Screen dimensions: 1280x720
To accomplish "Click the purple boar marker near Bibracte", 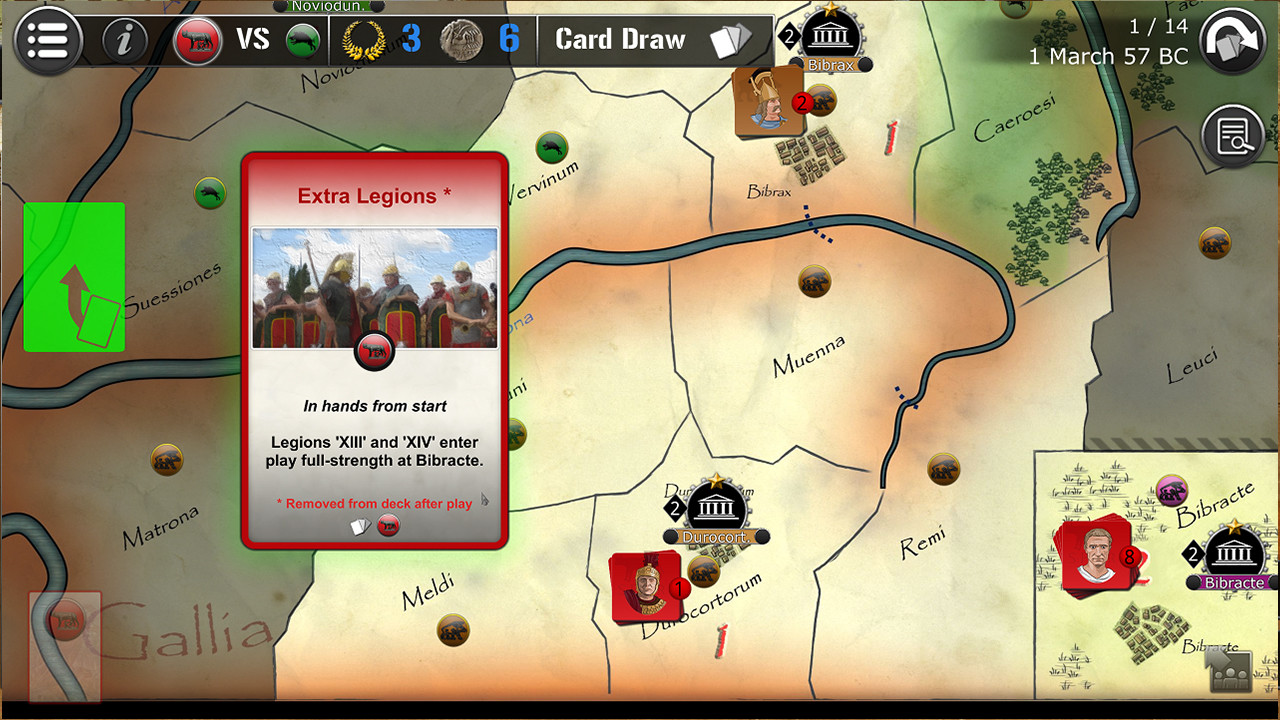I will coord(1170,491).
